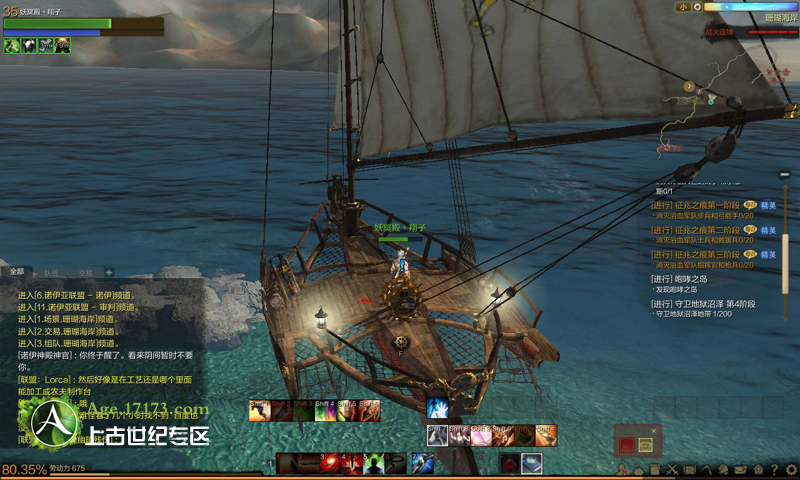Open the 队伍 chat tab
Screen dimensions: 800x480
tap(50, 272)
